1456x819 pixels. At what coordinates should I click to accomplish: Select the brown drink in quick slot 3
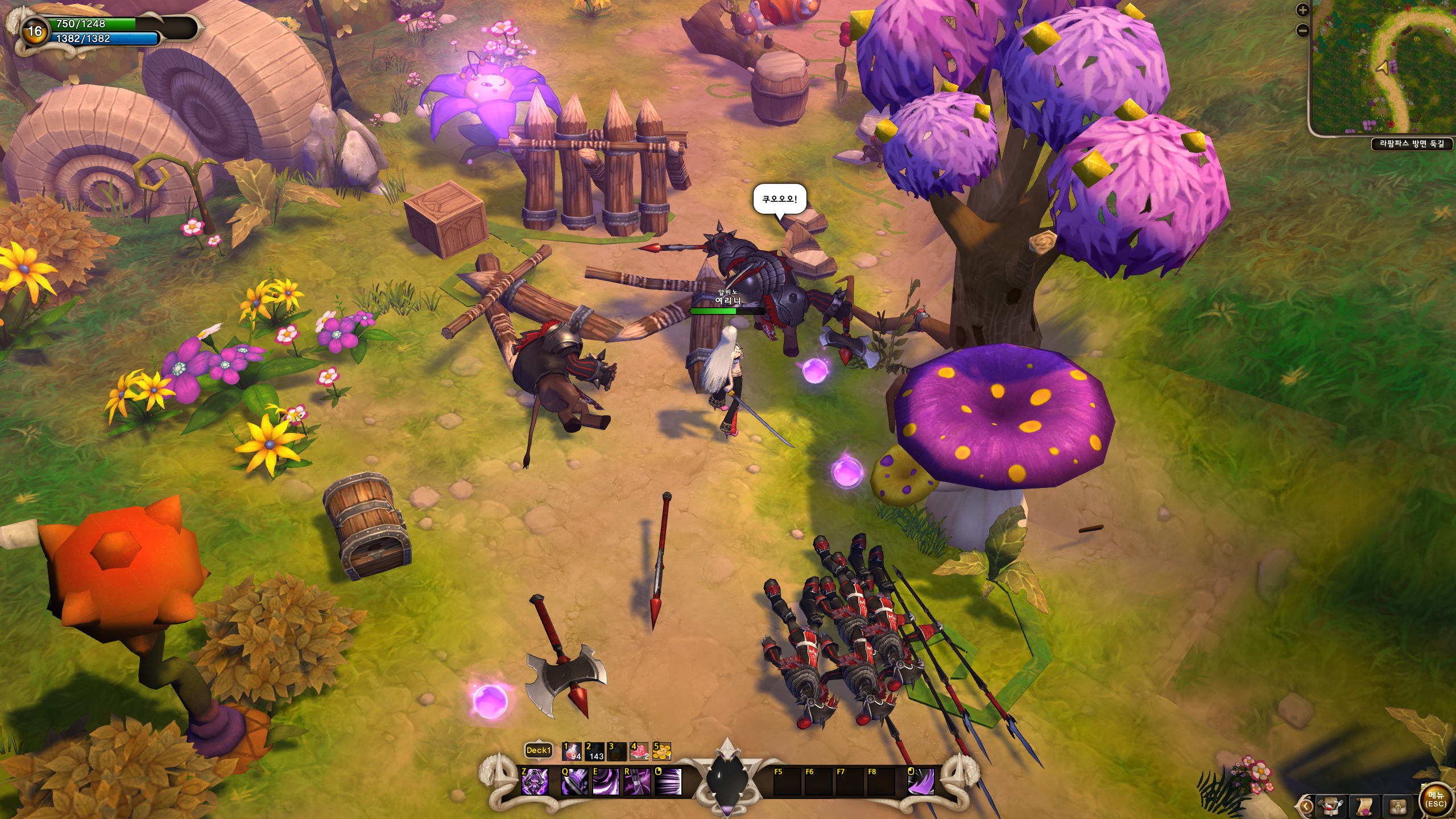617,751
